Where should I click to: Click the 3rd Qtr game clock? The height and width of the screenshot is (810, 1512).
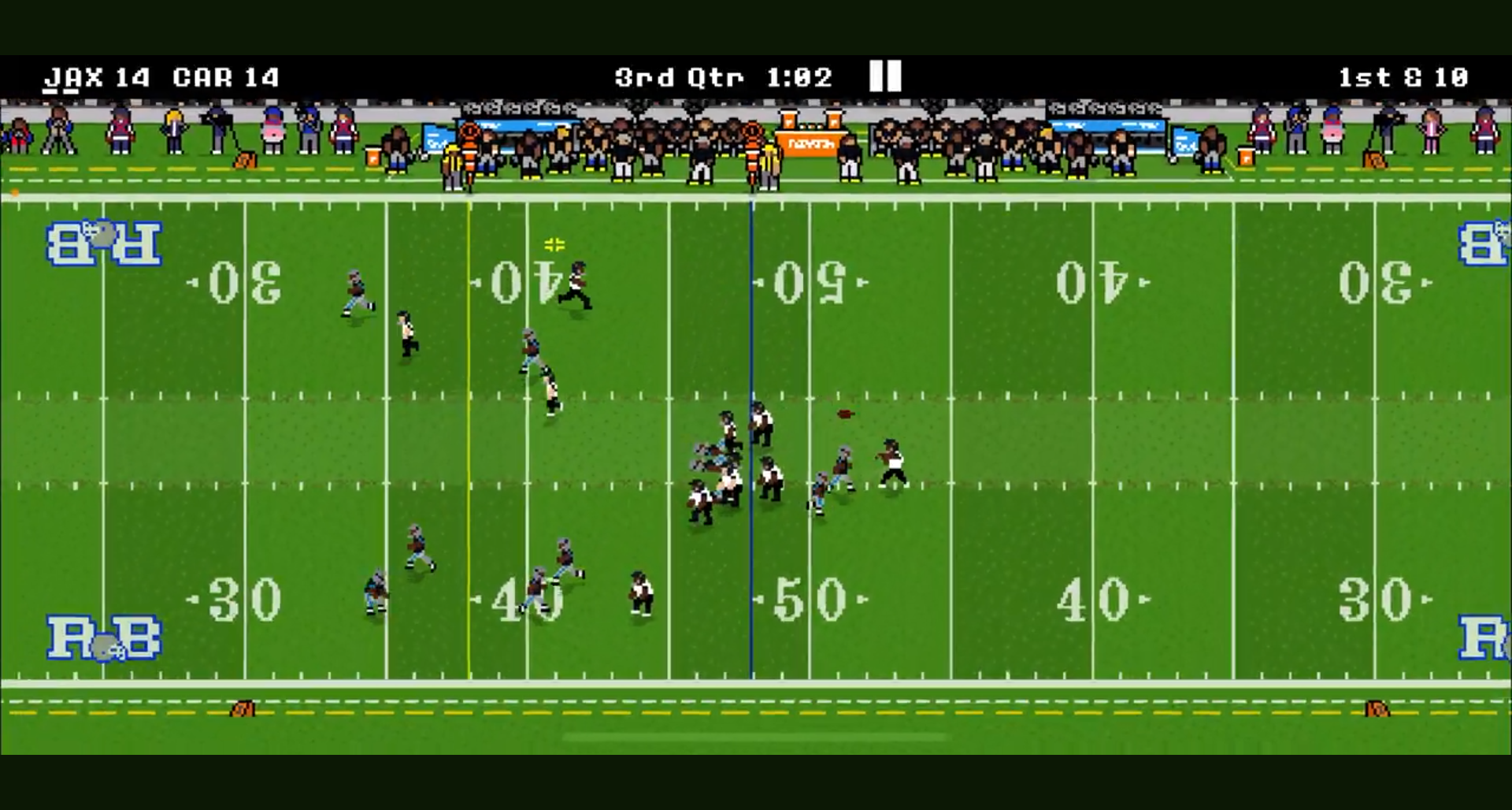[x=681, y=76]
